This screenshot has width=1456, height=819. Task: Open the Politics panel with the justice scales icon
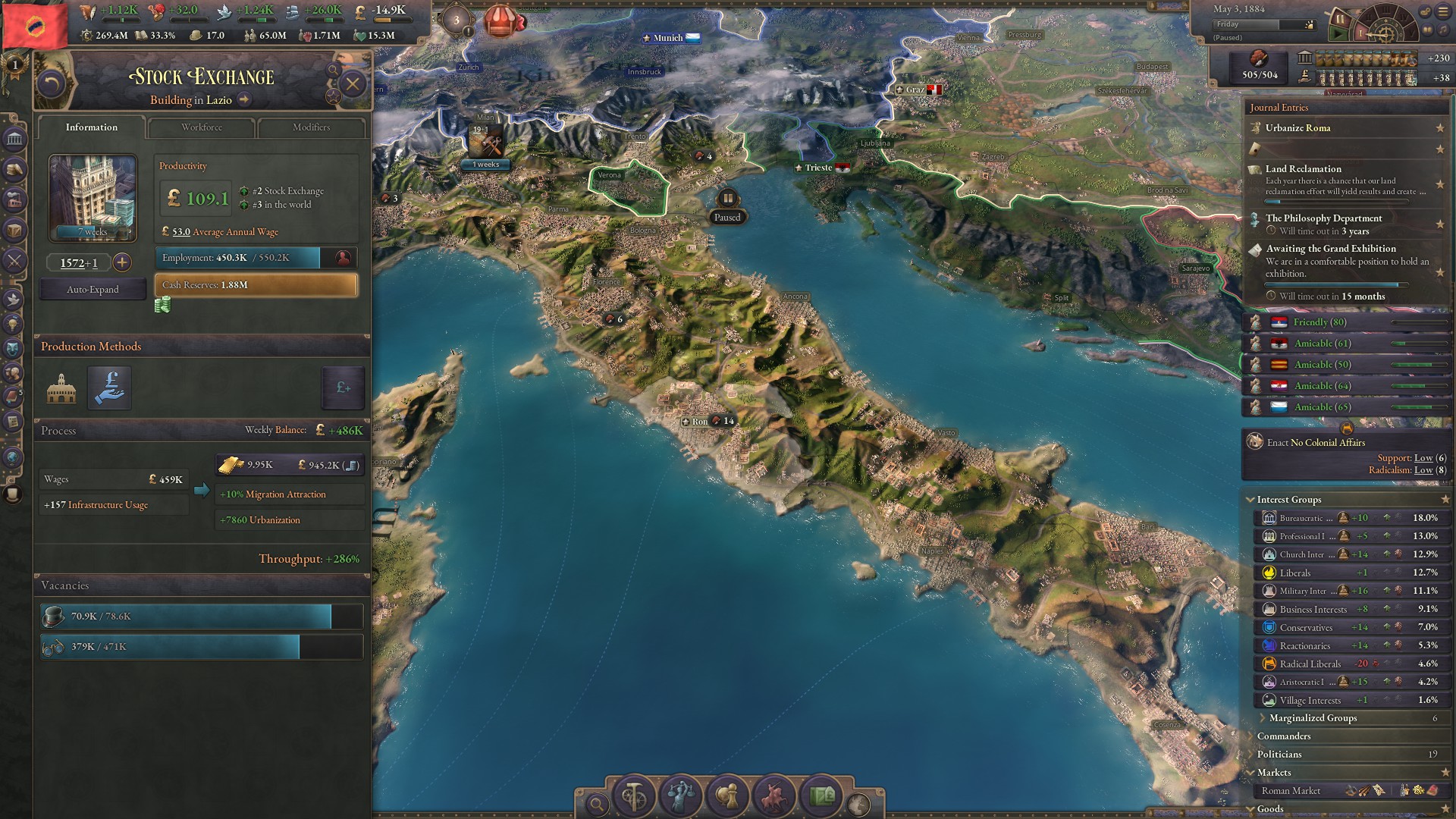click(x=680, y=795)
